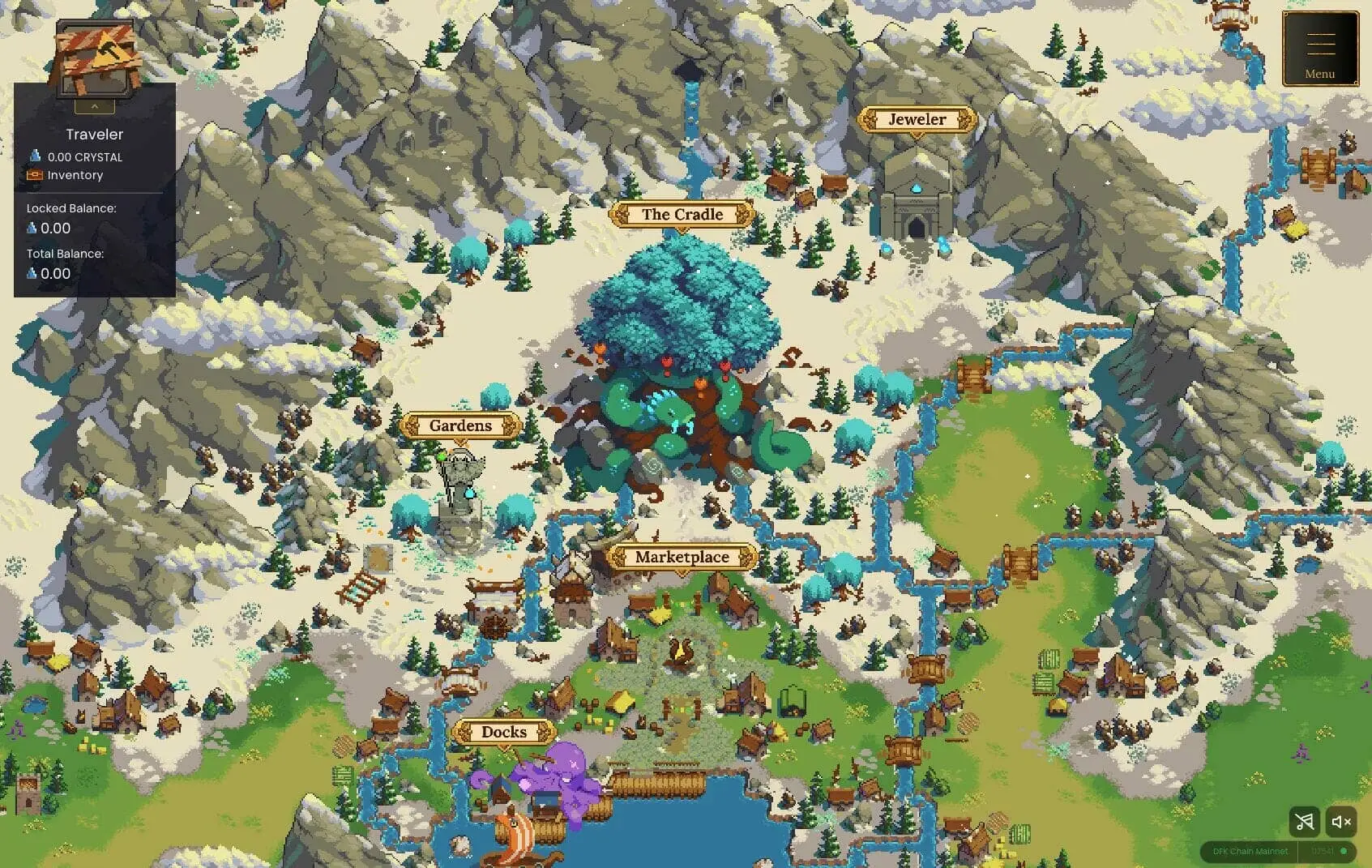Travel to The Cradle location sign
Screen dimensions: 1372x868
pyautogui.click(x=682, y=215)
